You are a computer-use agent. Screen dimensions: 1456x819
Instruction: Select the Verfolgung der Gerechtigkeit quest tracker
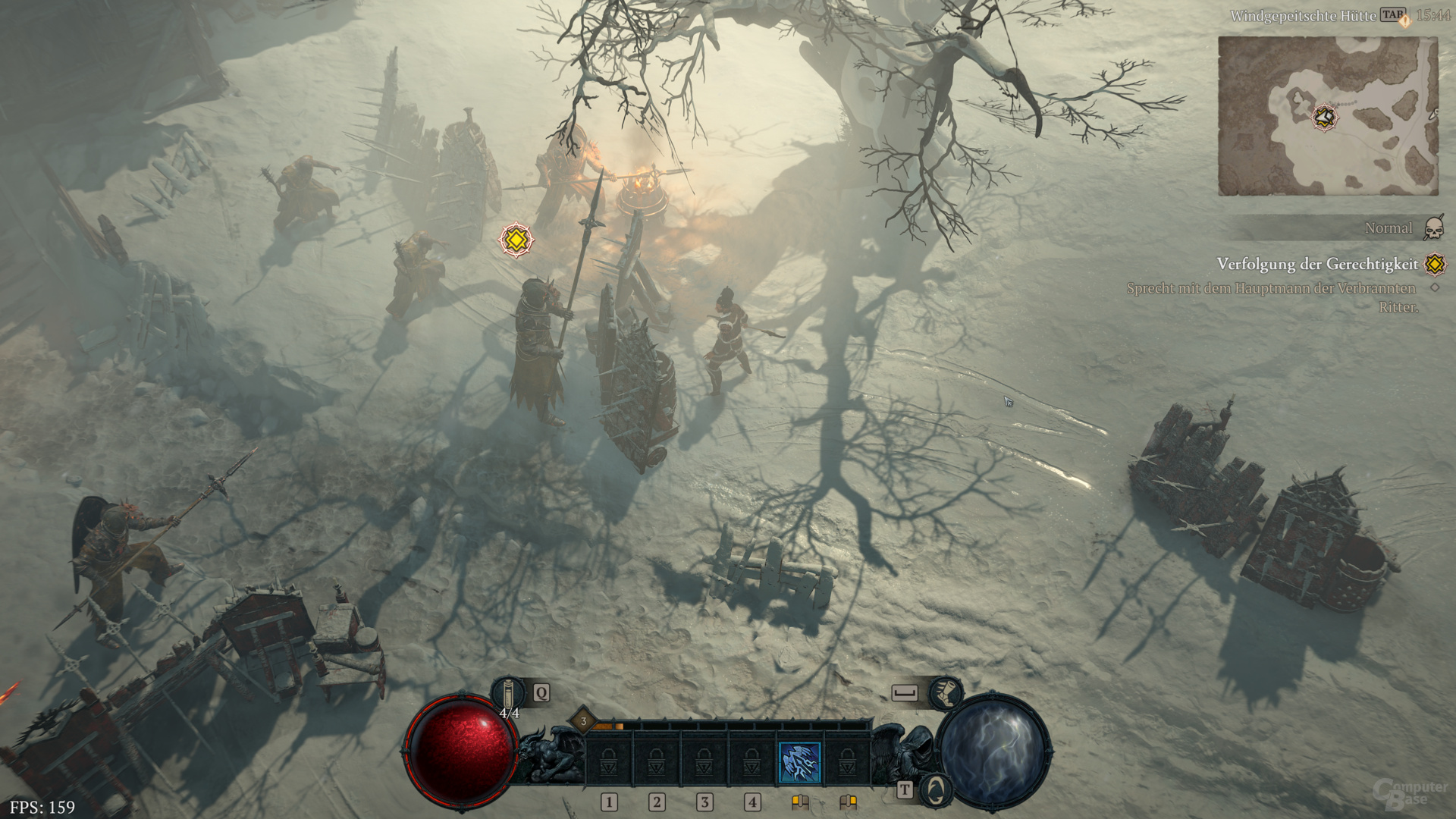(x=1316, y=264)
